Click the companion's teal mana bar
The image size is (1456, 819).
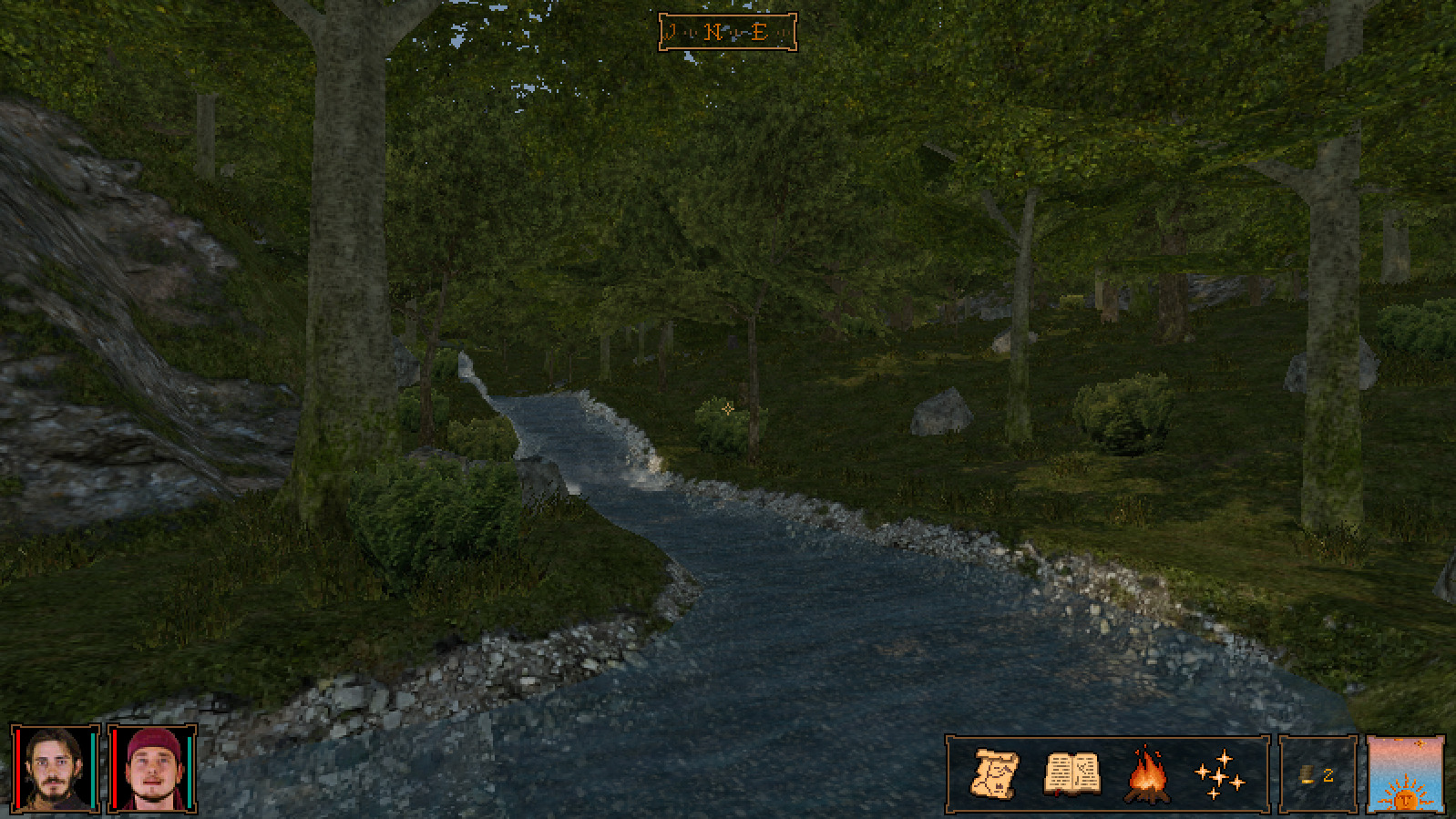point(188,770)
